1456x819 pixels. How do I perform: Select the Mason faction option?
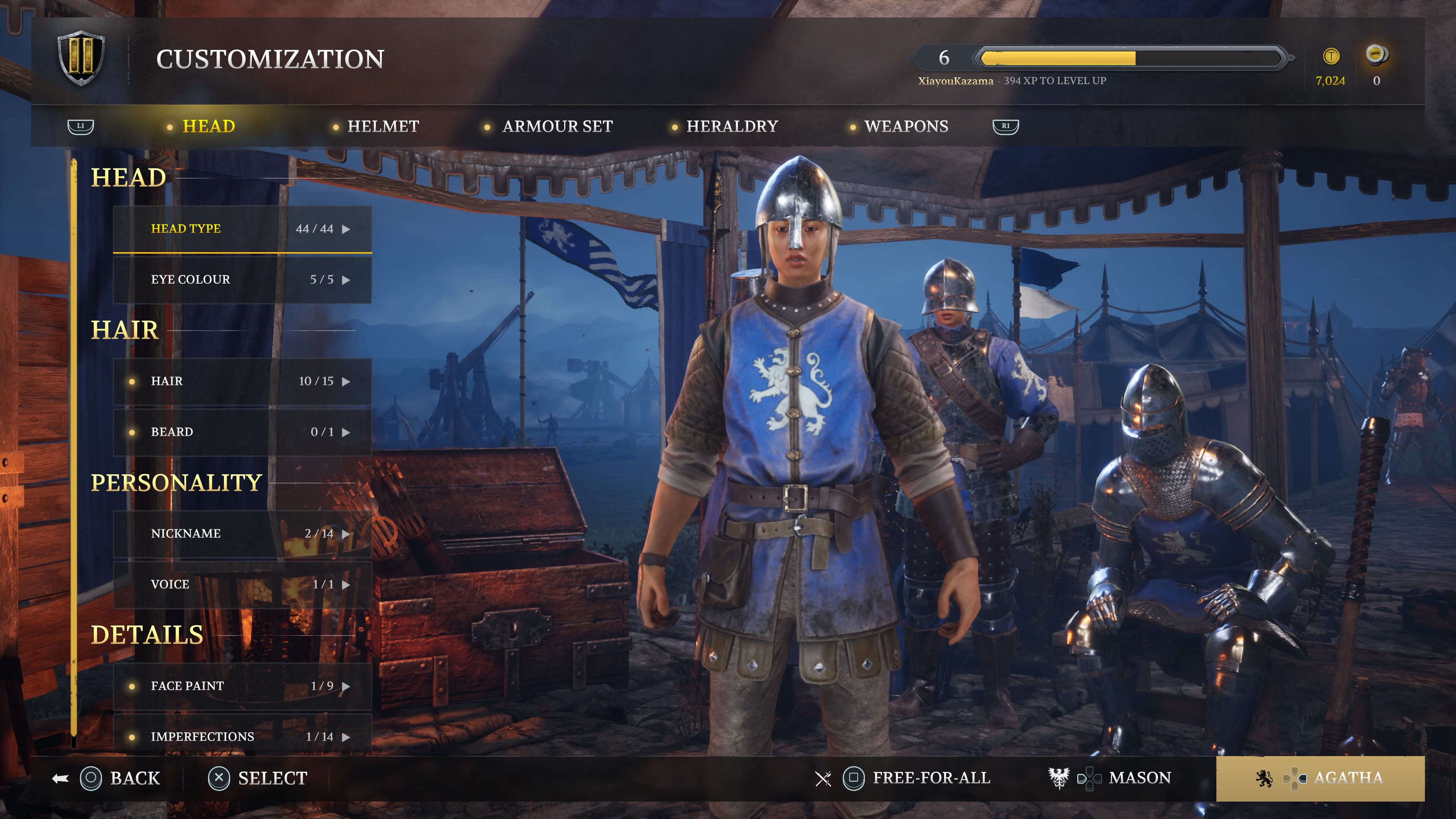pos(1139,778)
